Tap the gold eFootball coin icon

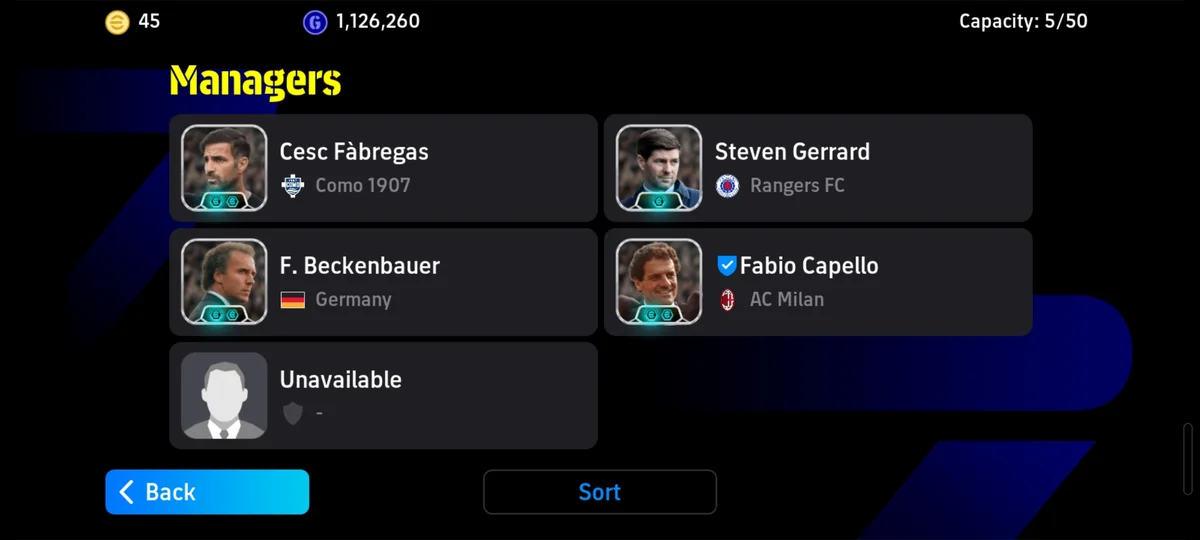(117, 22)
